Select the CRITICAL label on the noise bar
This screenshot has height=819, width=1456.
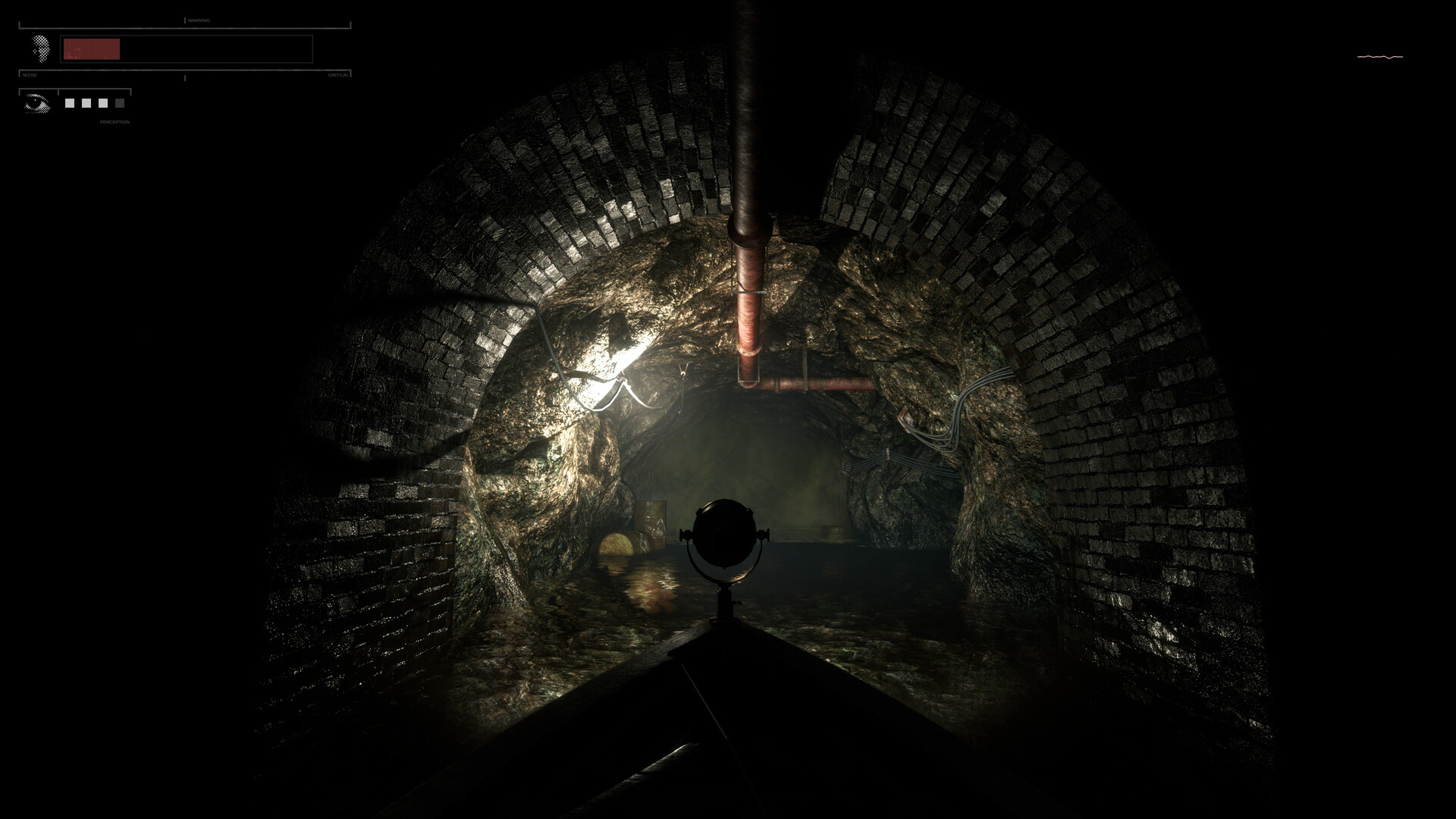[339, 74]
